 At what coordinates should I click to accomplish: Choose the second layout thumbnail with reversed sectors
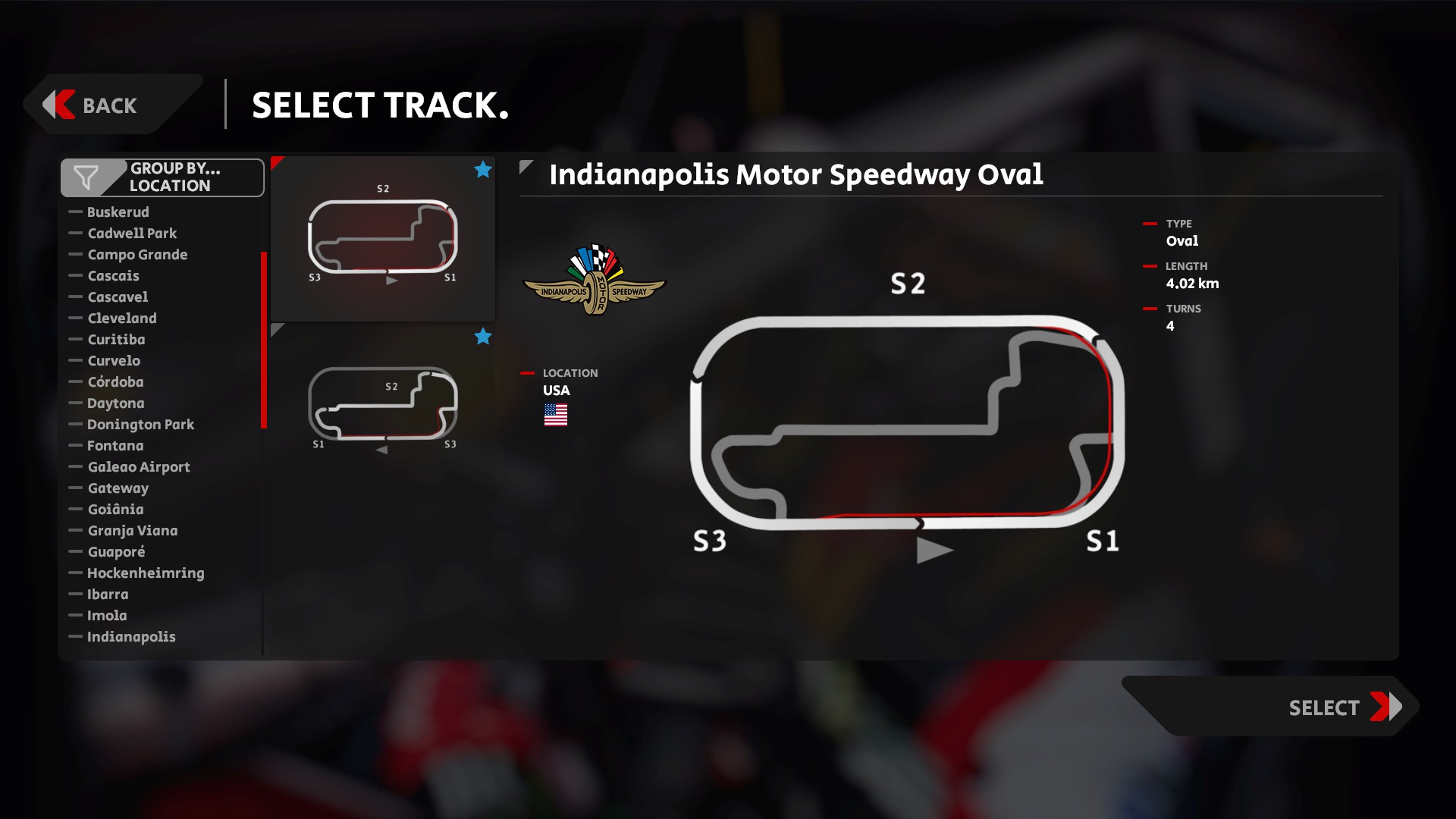pyautogui.click(x=382, y=406)
